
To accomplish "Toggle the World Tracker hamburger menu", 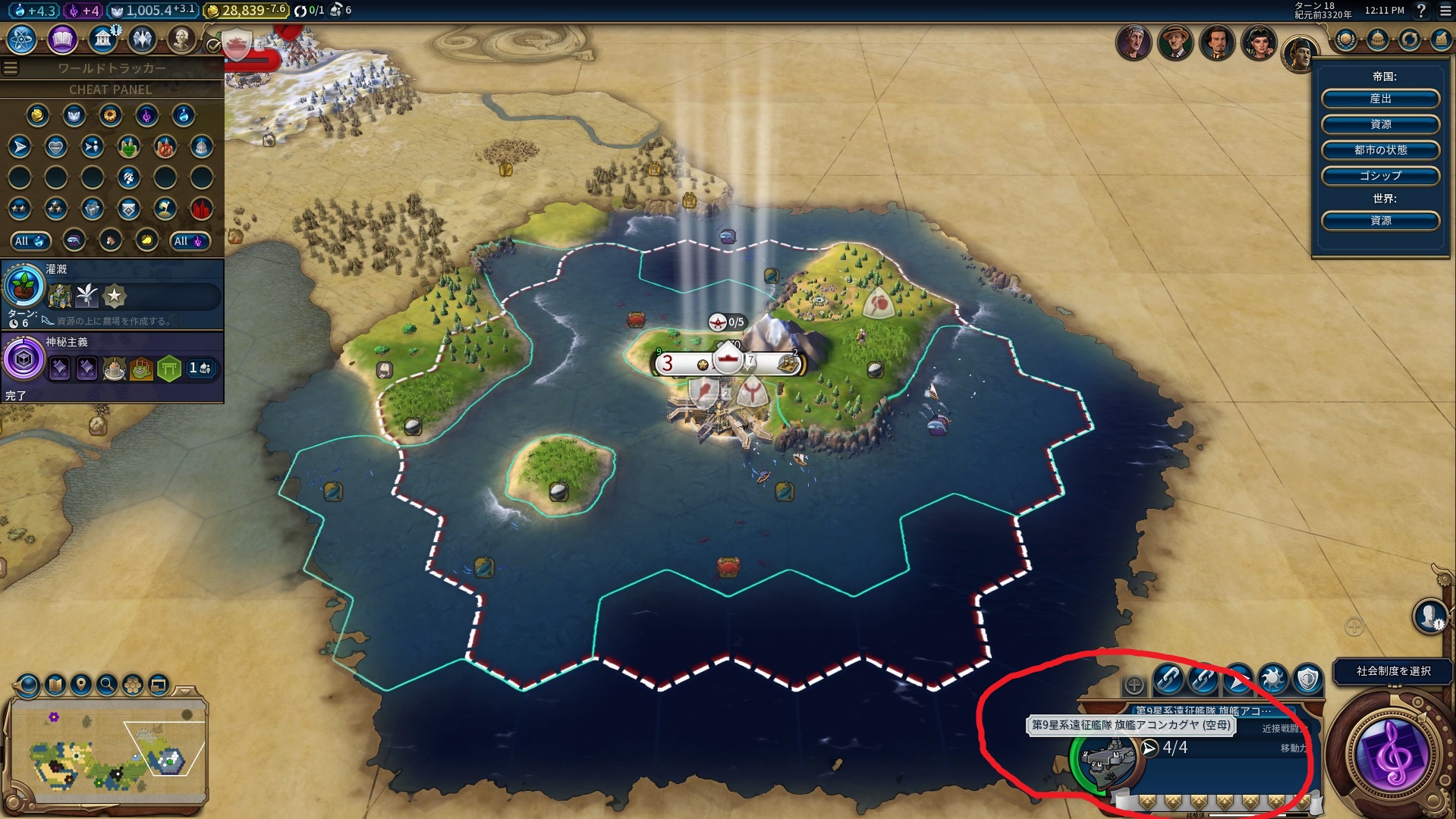I will click(11, 68).
